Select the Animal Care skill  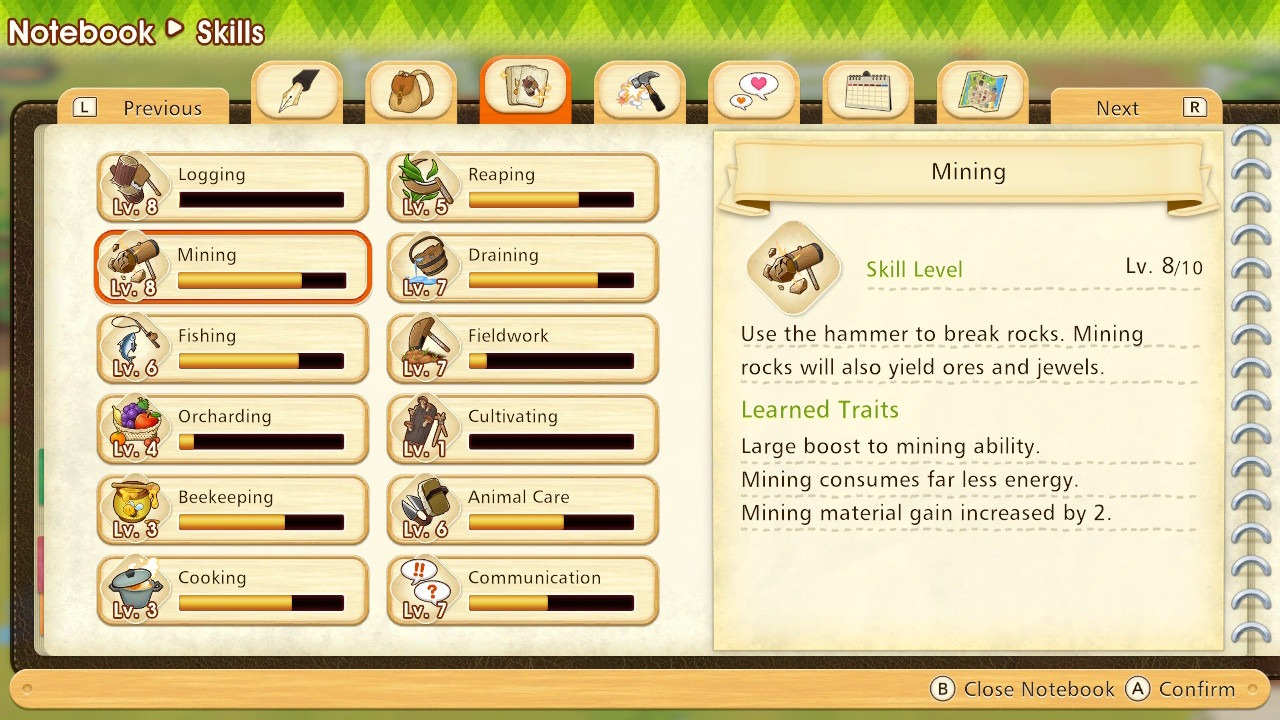(x=523, y=510)
